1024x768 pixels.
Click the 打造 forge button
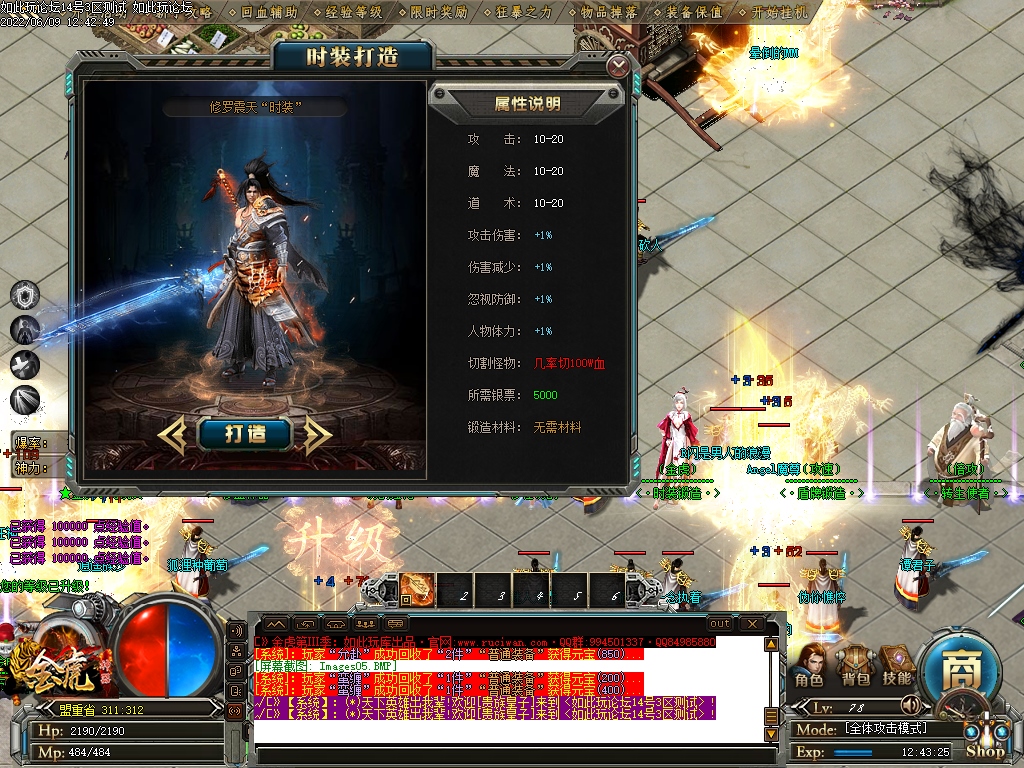(245, 433)
